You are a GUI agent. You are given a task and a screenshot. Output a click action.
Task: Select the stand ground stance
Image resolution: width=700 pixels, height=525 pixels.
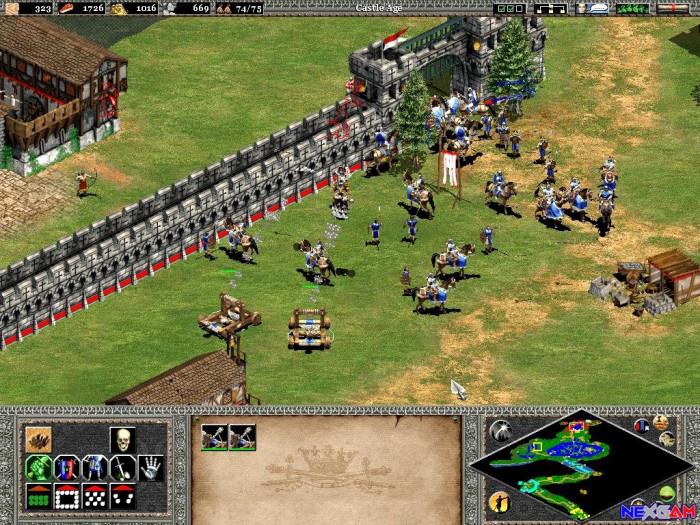(x=95, y=467)
